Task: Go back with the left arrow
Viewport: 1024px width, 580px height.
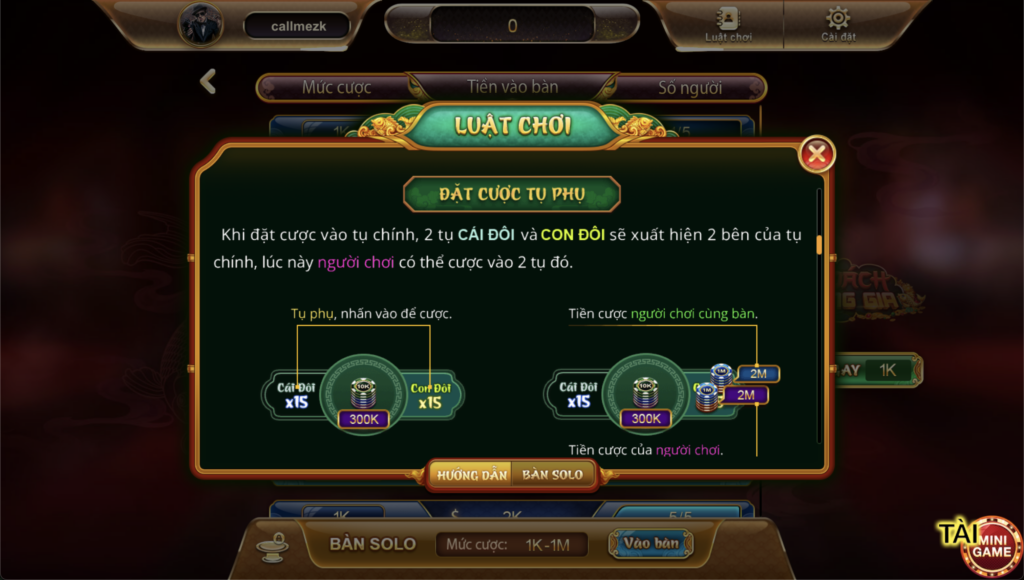Action: tap(208, 82)
